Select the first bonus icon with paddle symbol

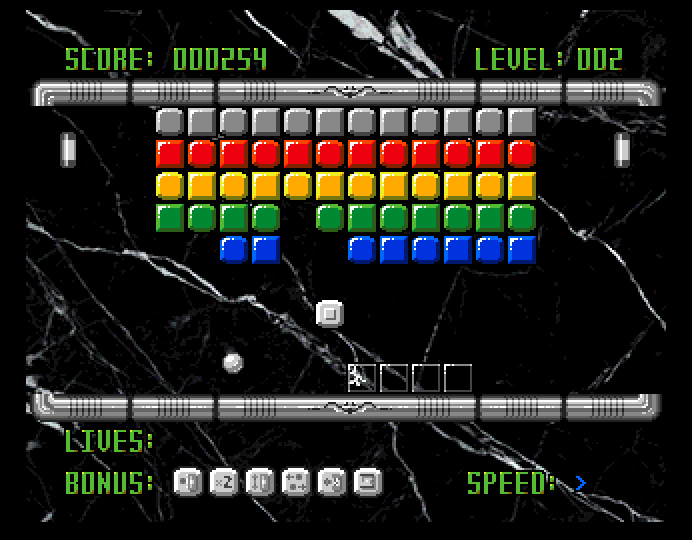[188, 483]
